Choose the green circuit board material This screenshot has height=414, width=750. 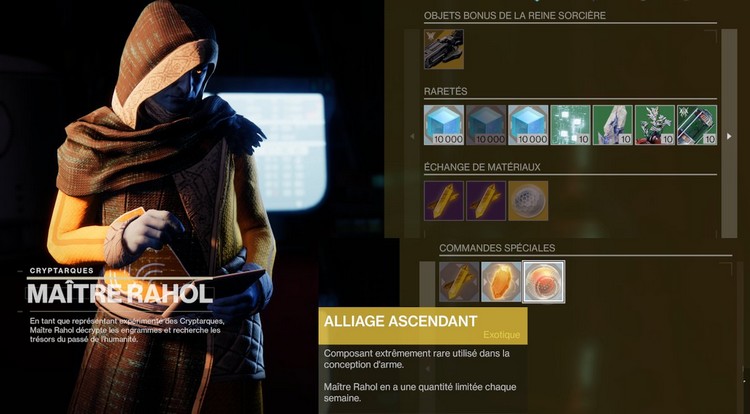tap(571, 125)
